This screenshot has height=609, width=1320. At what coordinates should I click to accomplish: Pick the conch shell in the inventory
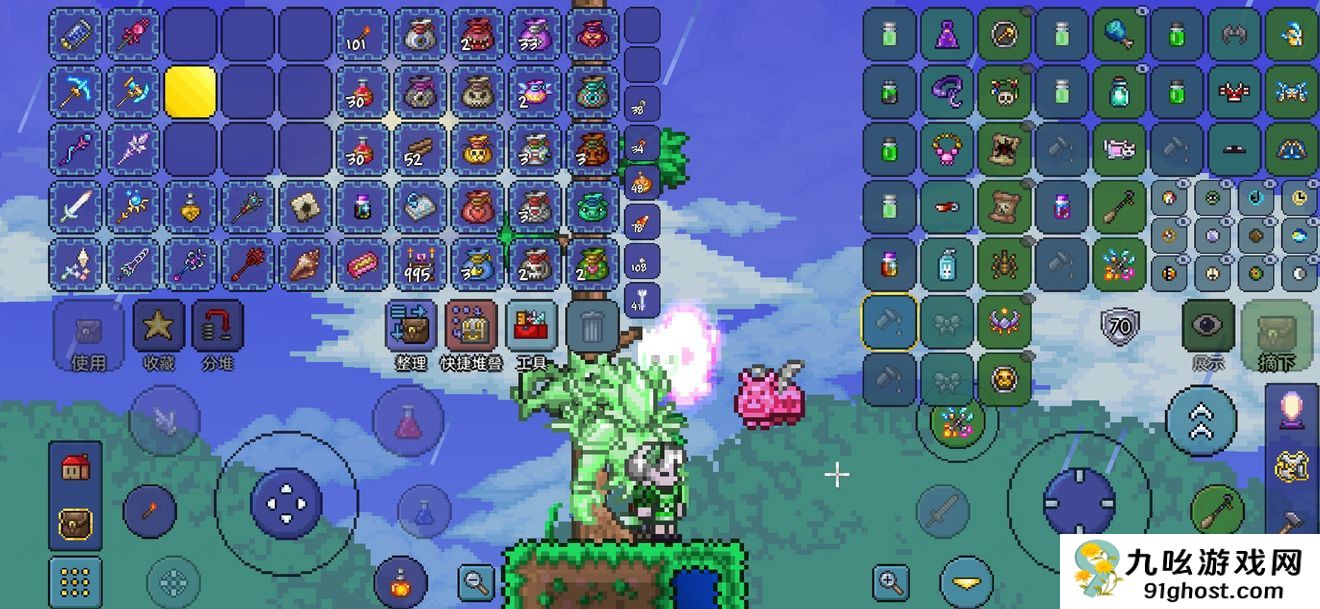coord(305,265)
